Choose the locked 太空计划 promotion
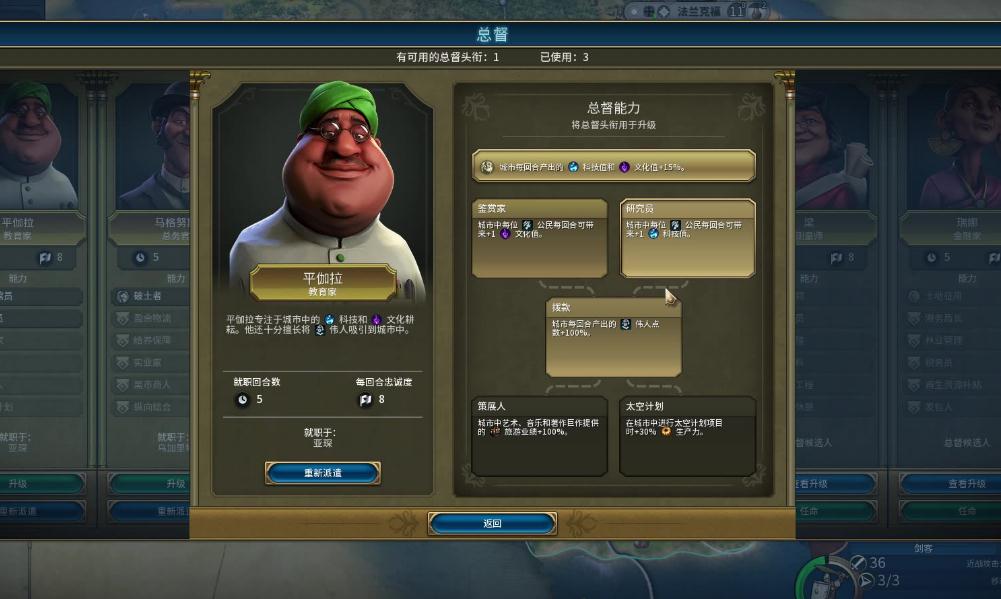 coord(688,435)
